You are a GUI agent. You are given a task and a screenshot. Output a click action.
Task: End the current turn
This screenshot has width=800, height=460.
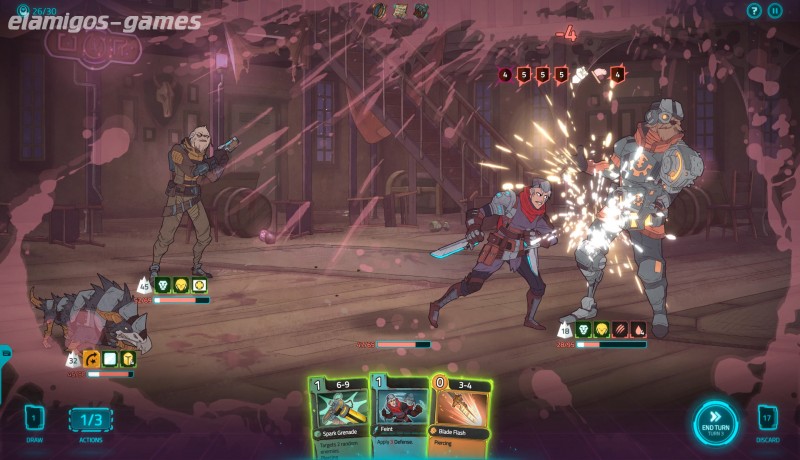[x=716, y=422]
